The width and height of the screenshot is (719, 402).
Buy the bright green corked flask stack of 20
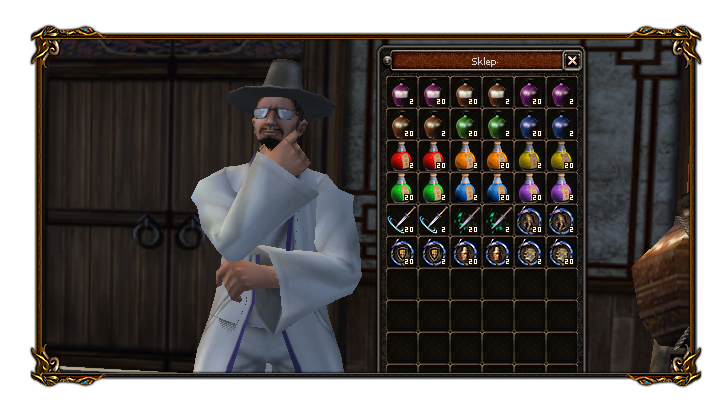[401, 188]
